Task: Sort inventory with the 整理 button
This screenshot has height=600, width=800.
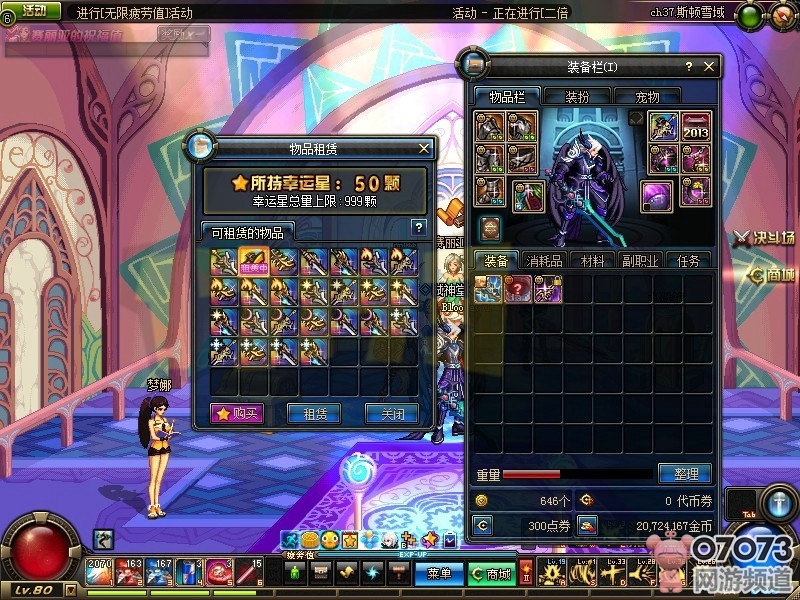Action: [x=685, y=473]
